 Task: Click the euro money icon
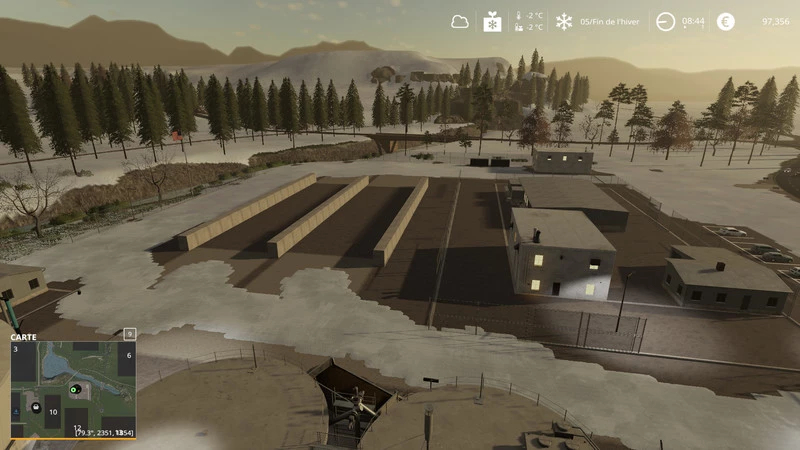tap(725, 21)
